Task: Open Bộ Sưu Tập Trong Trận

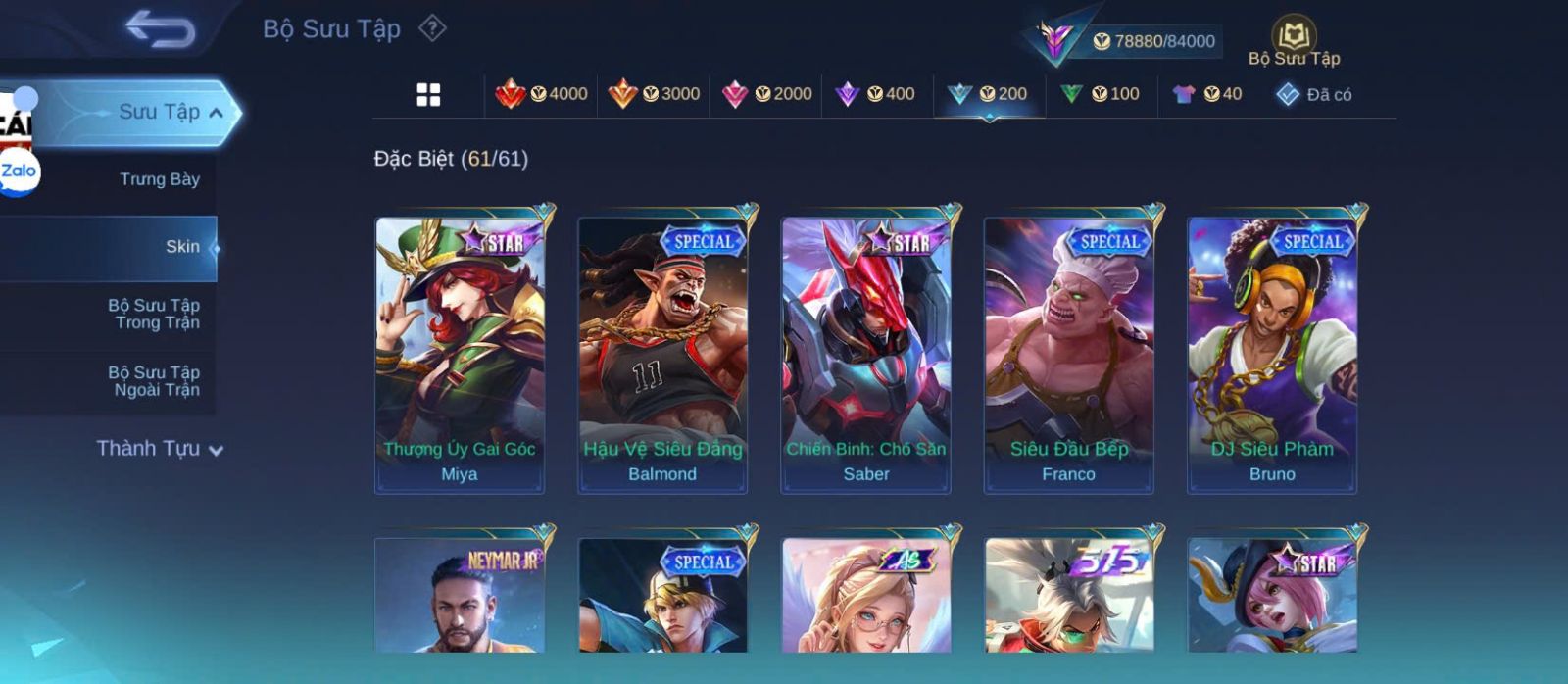Action: click(x=154, y=314)
